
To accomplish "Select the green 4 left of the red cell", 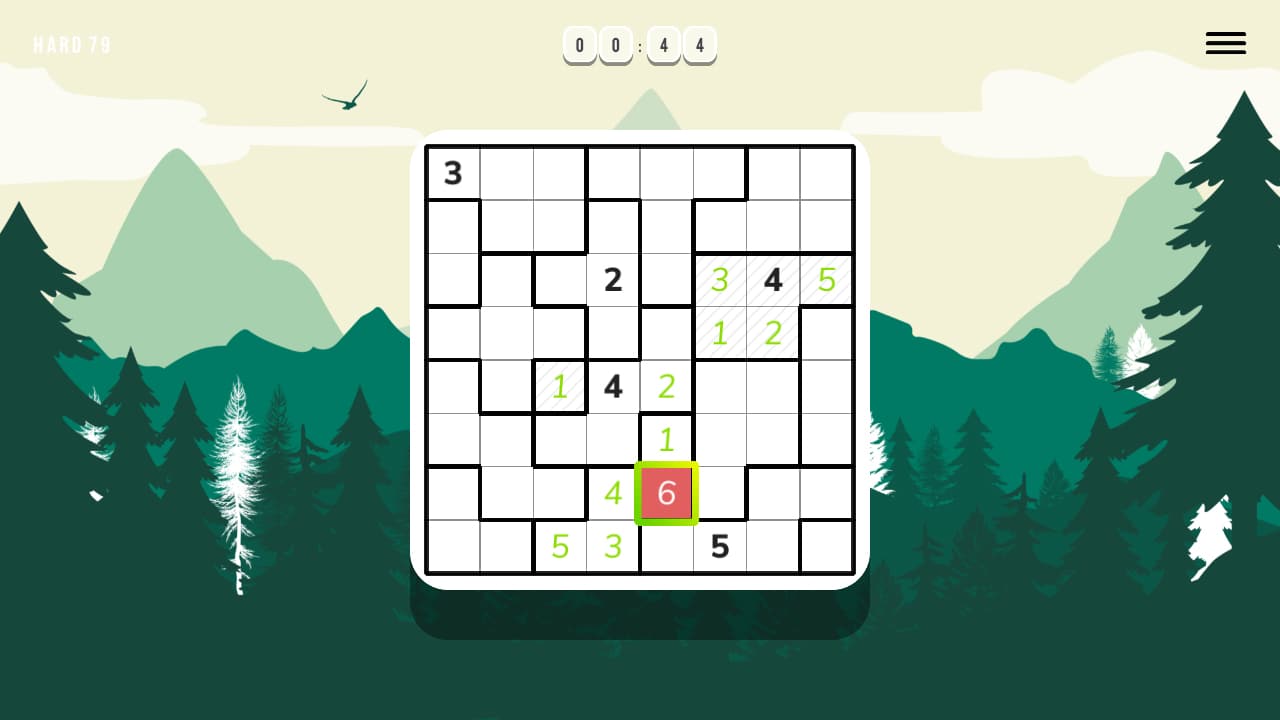I will pos(613,493).
